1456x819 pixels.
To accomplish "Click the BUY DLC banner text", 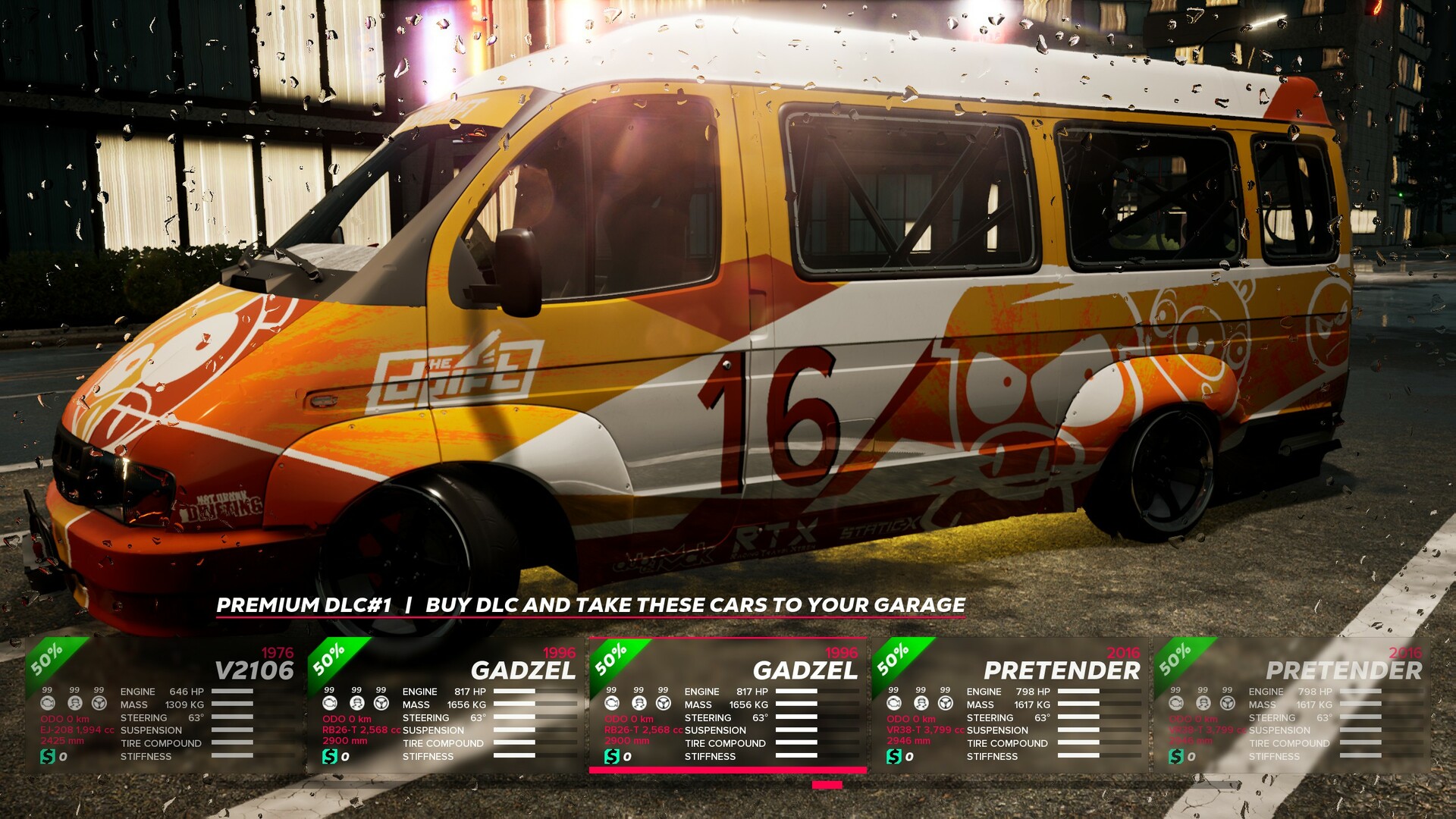I will coord(698,606).
